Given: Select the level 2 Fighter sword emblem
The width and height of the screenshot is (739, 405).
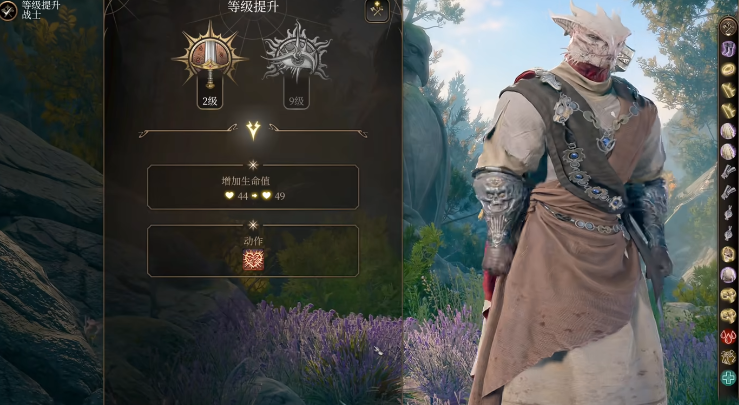Looking at the screenshot, I should click(x=210, y=58).
